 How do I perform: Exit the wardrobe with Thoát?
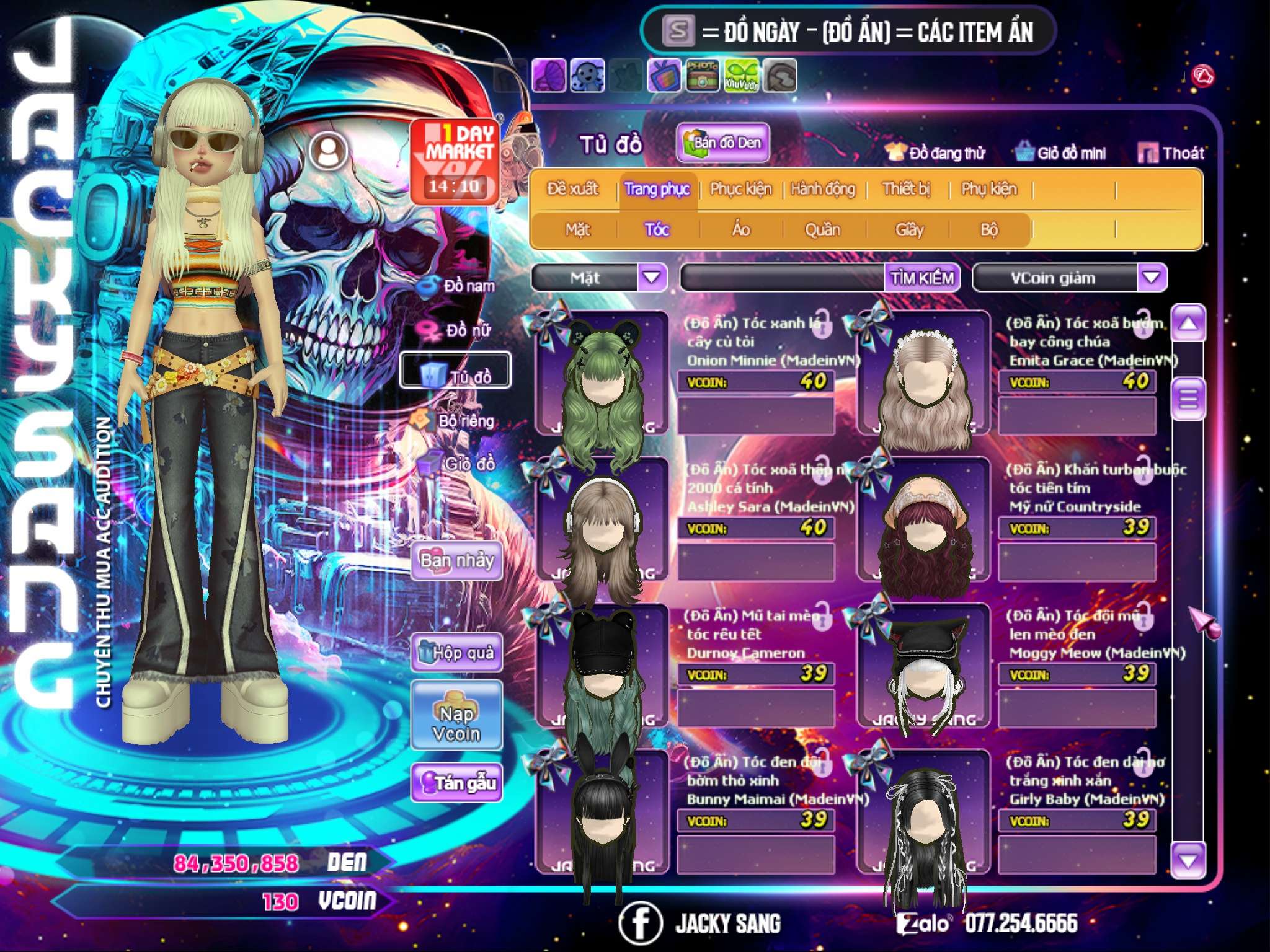point(1171,153)
